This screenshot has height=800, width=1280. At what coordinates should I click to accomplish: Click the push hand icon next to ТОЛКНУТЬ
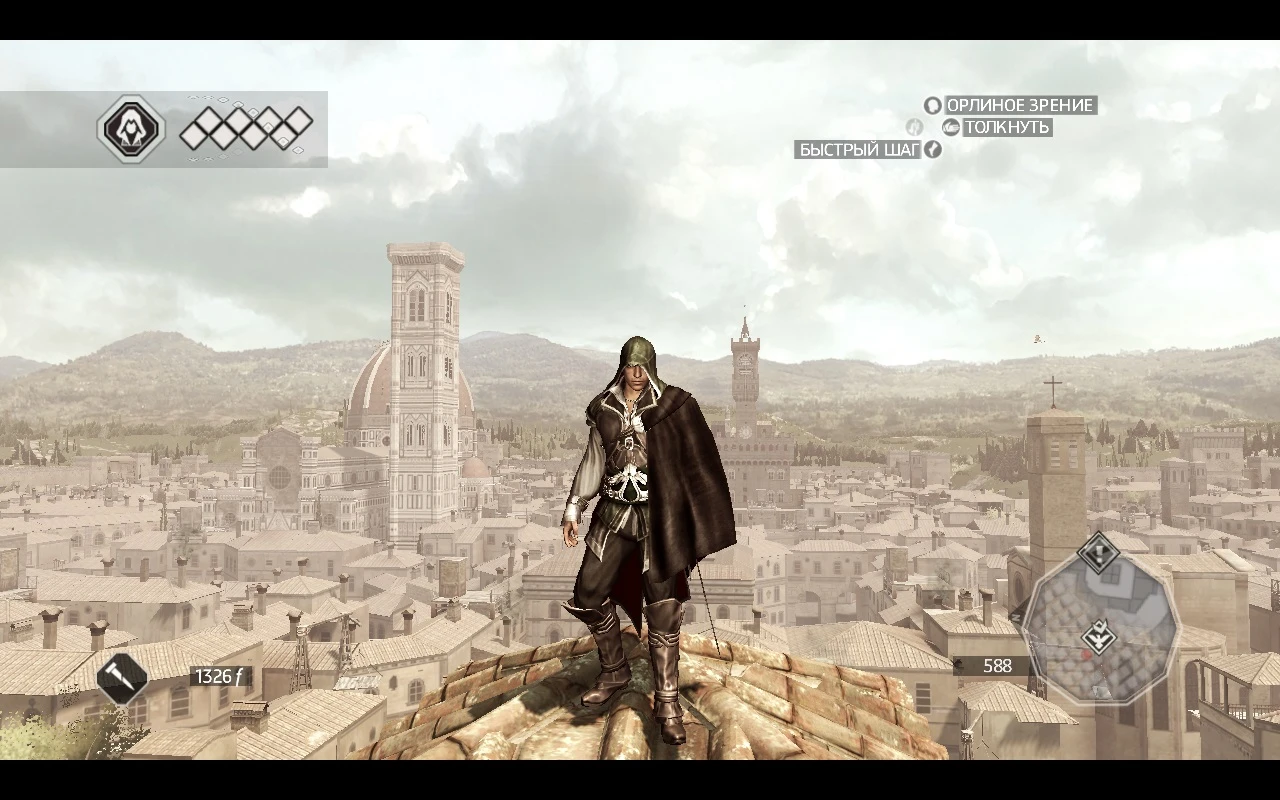pos(950,128)
